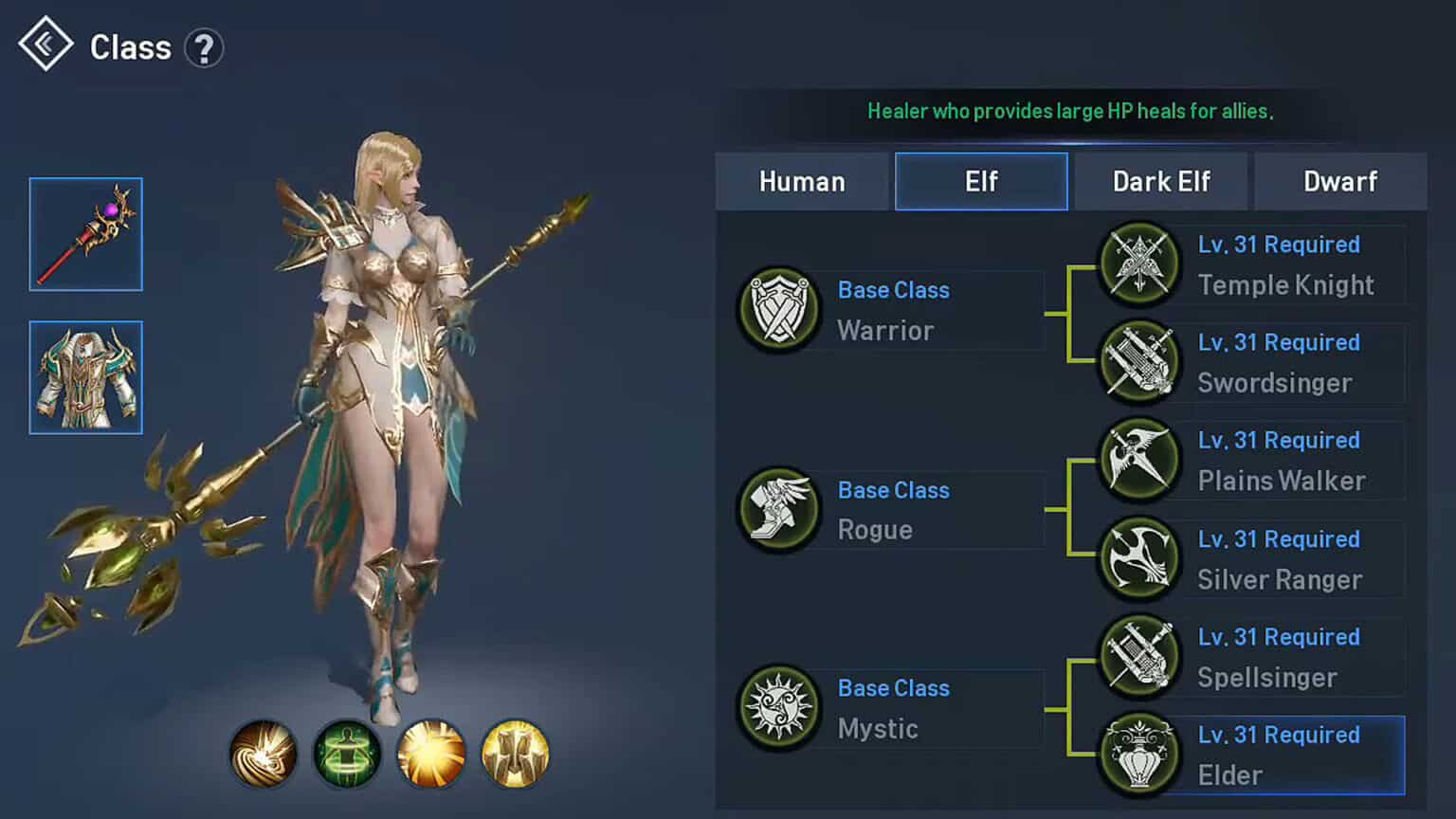This screenshot has width=1456, height=819.
Task: Click the Spellsinger class icon
Action: (x=1138, y=658)
